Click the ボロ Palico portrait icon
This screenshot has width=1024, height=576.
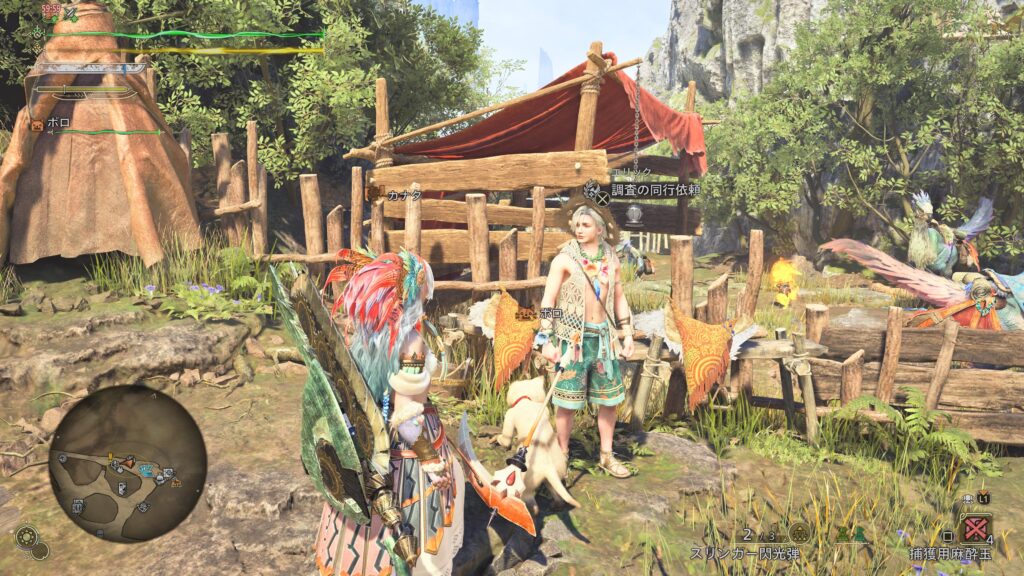coord(37,125)
